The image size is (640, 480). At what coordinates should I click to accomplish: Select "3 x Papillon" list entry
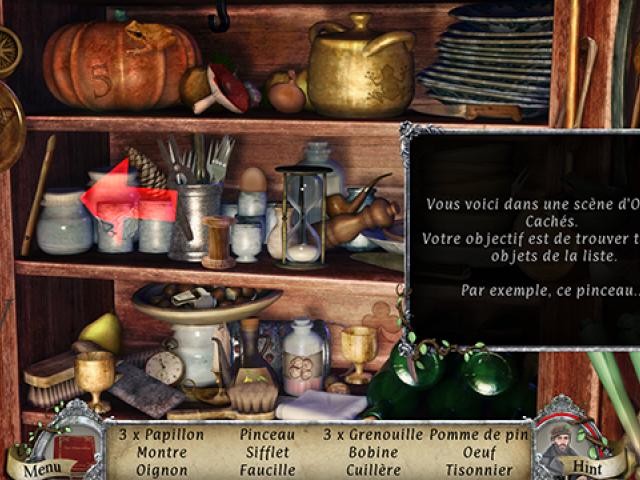[161, 435]
